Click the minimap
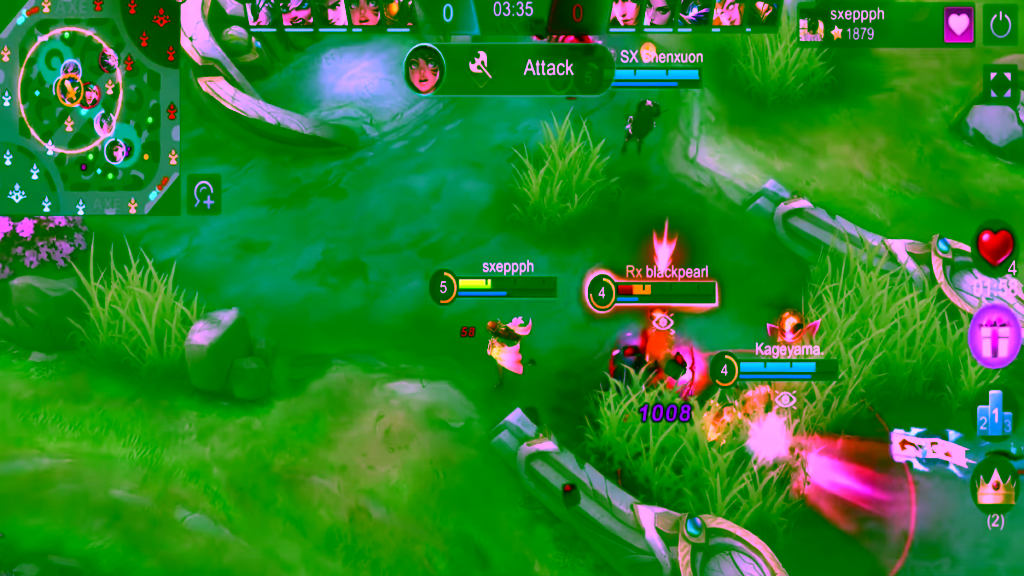This screenshot has height=576, width=1024. click(x=90, y=108)
